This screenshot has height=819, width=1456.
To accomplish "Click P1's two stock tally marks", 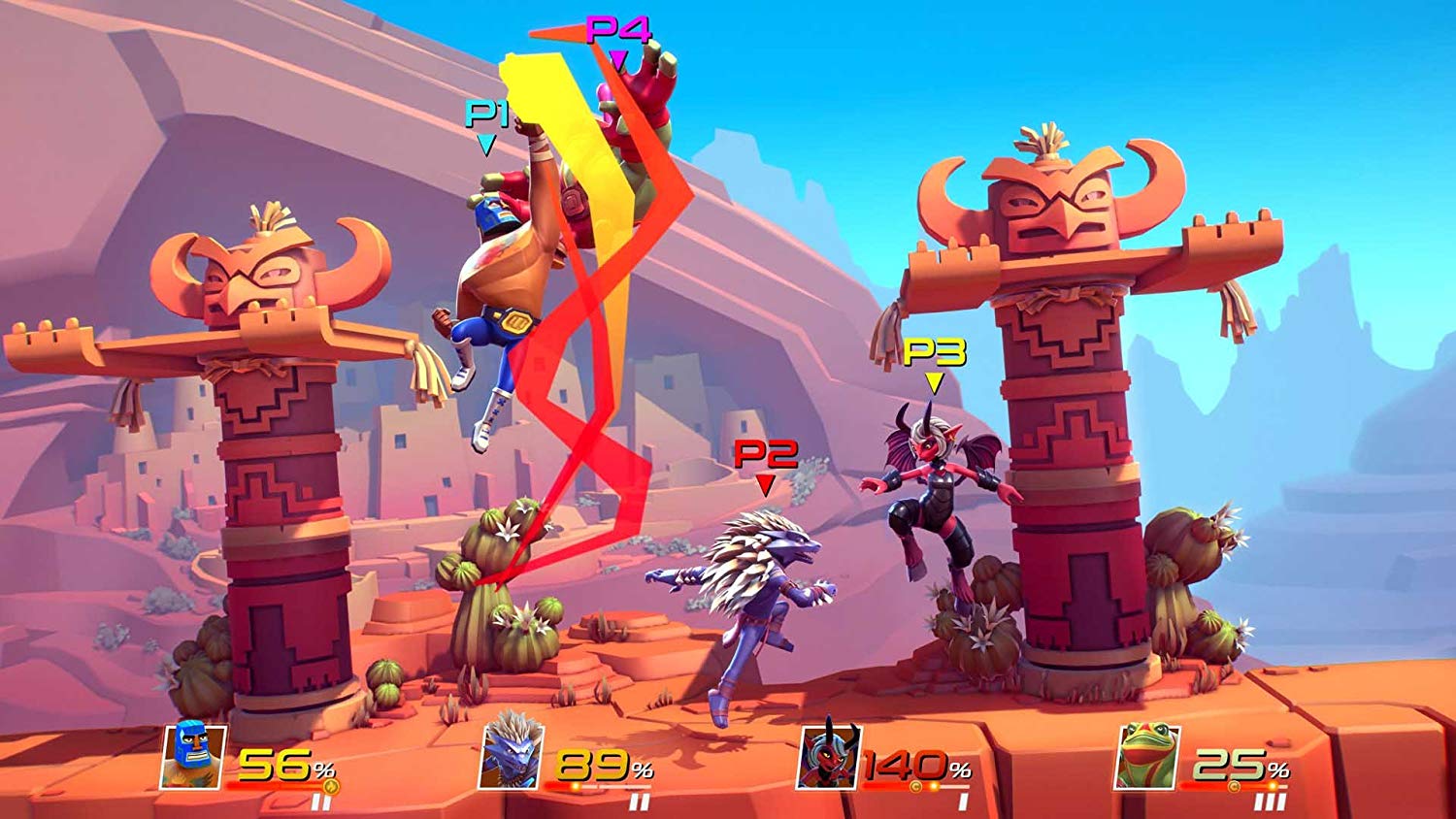I will [x=319, y=801].
